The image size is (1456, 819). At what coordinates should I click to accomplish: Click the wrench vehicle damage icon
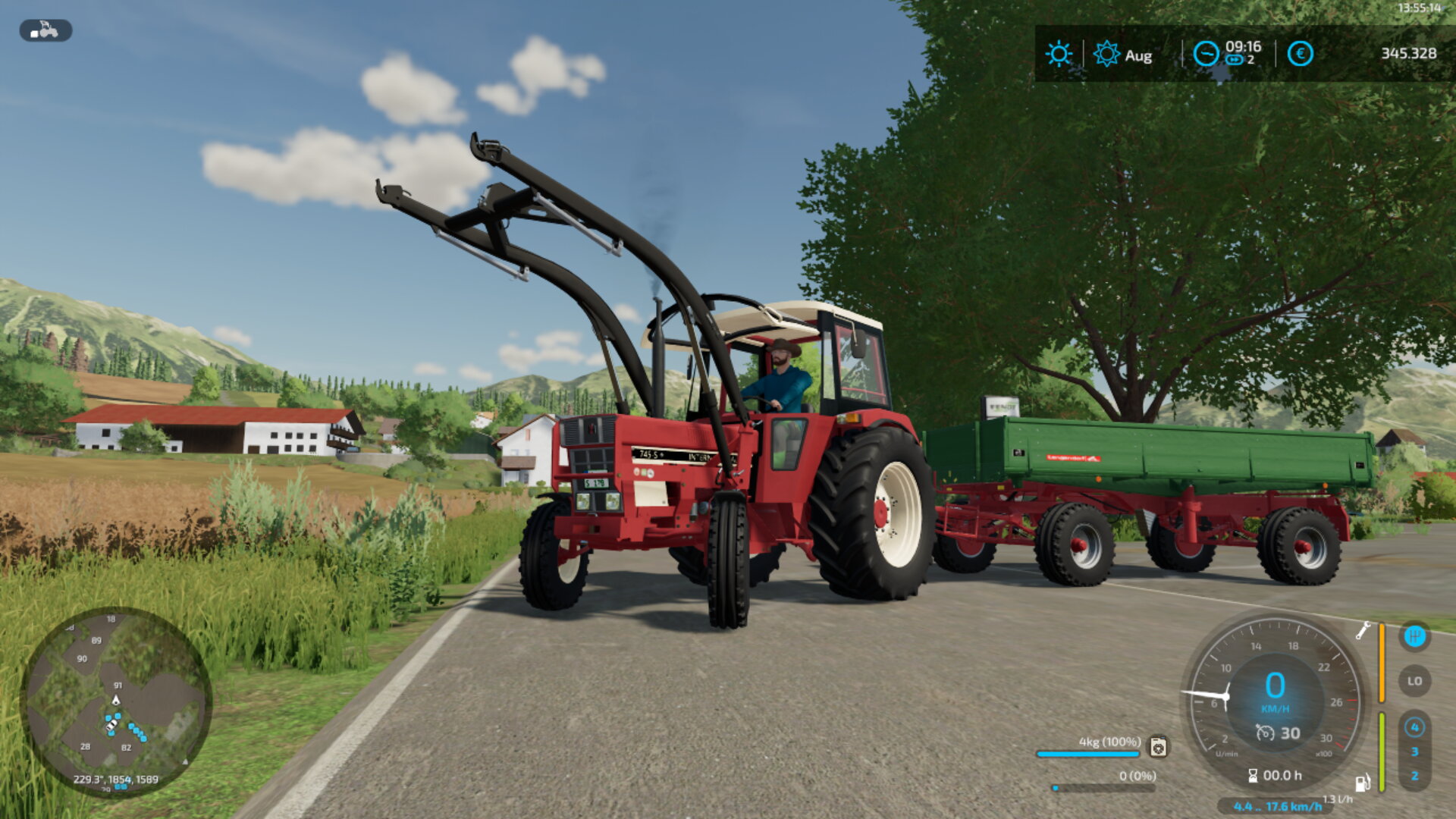point(1363,630)
